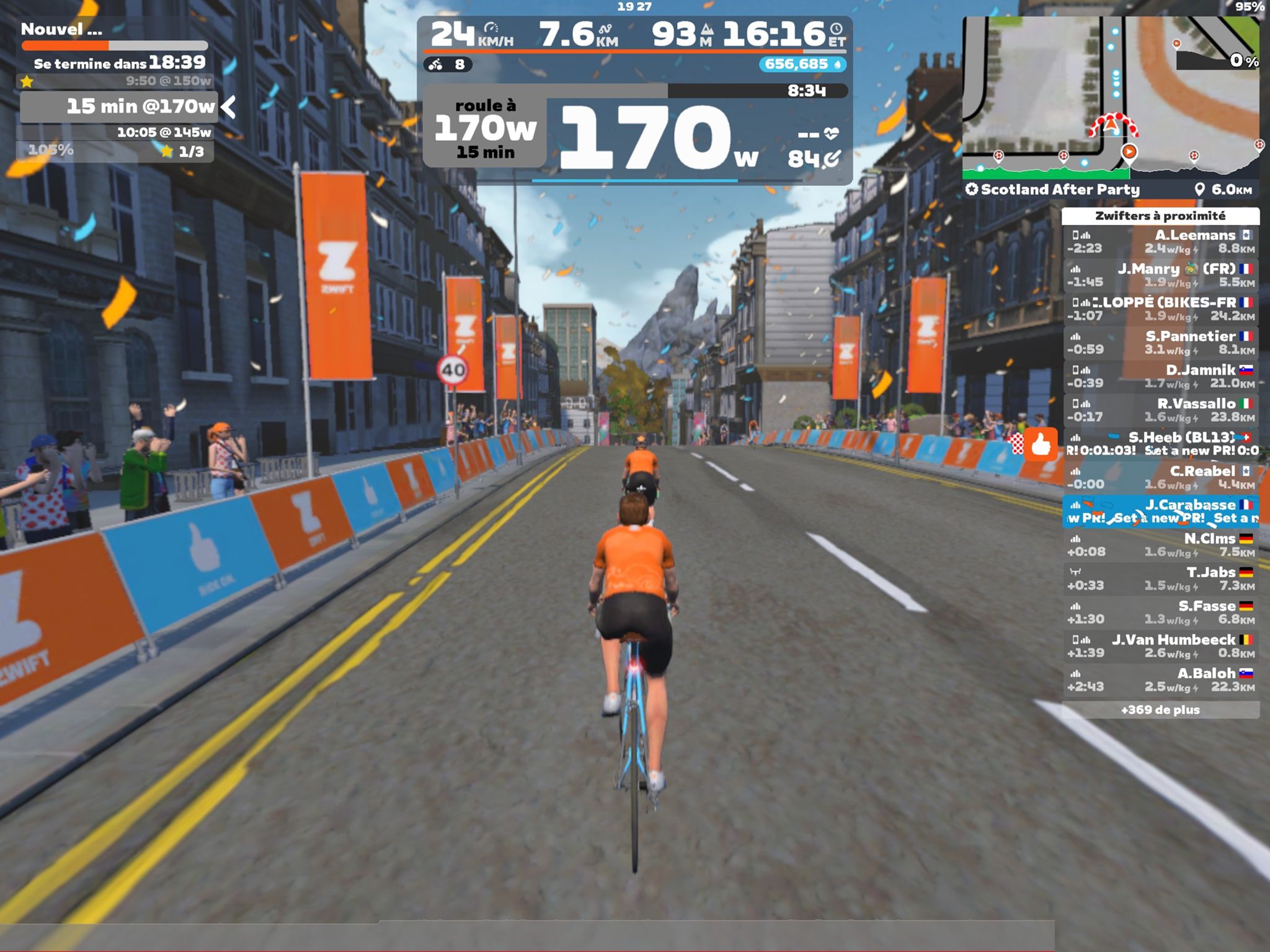Image resolution: width=1270 pixels, height=952 pixels.
Task: Choose rider J.Manry (FR) from the list
Action: click(x=1160, y=275)
